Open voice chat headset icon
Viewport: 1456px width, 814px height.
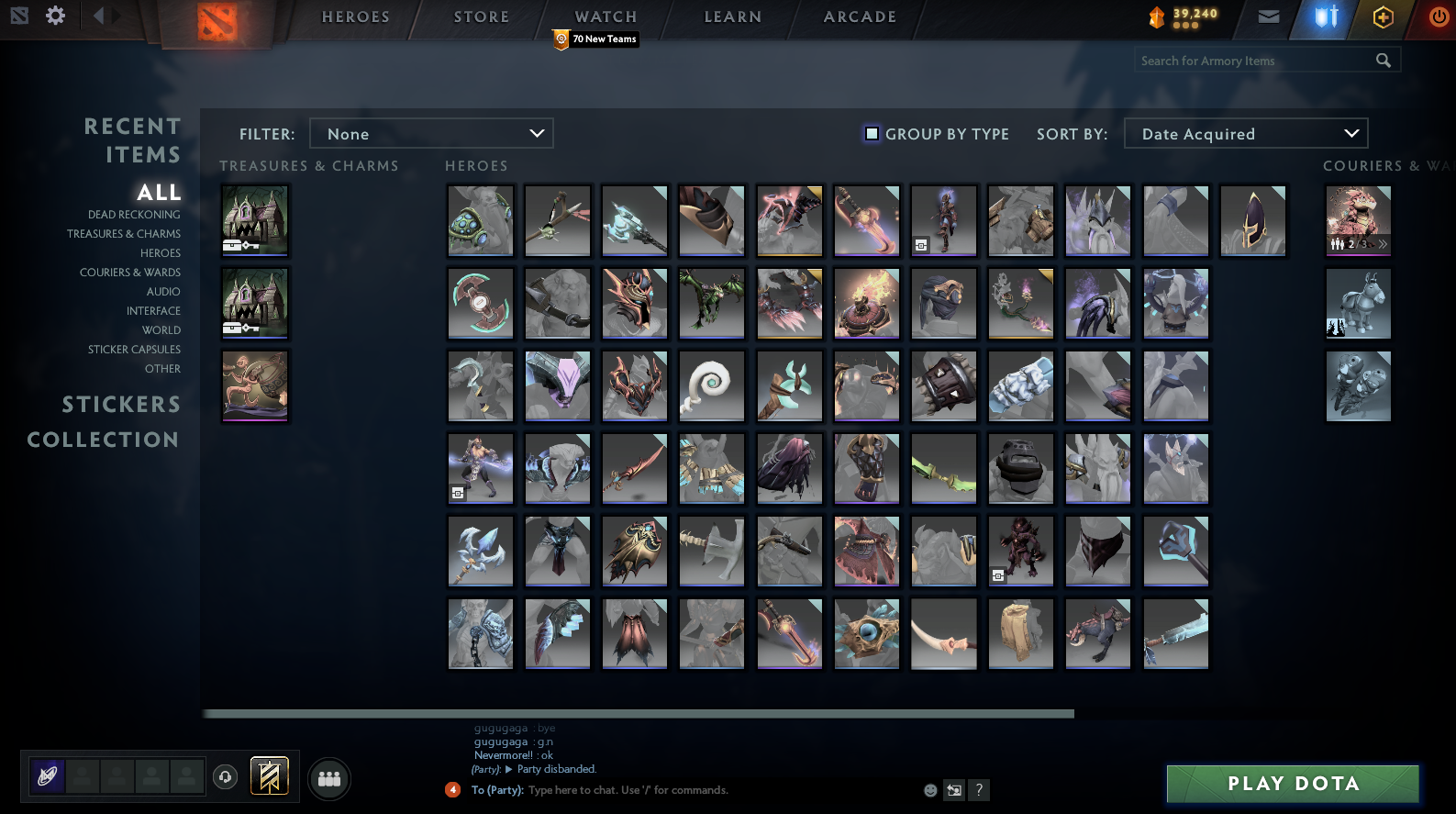pos(225,777)
